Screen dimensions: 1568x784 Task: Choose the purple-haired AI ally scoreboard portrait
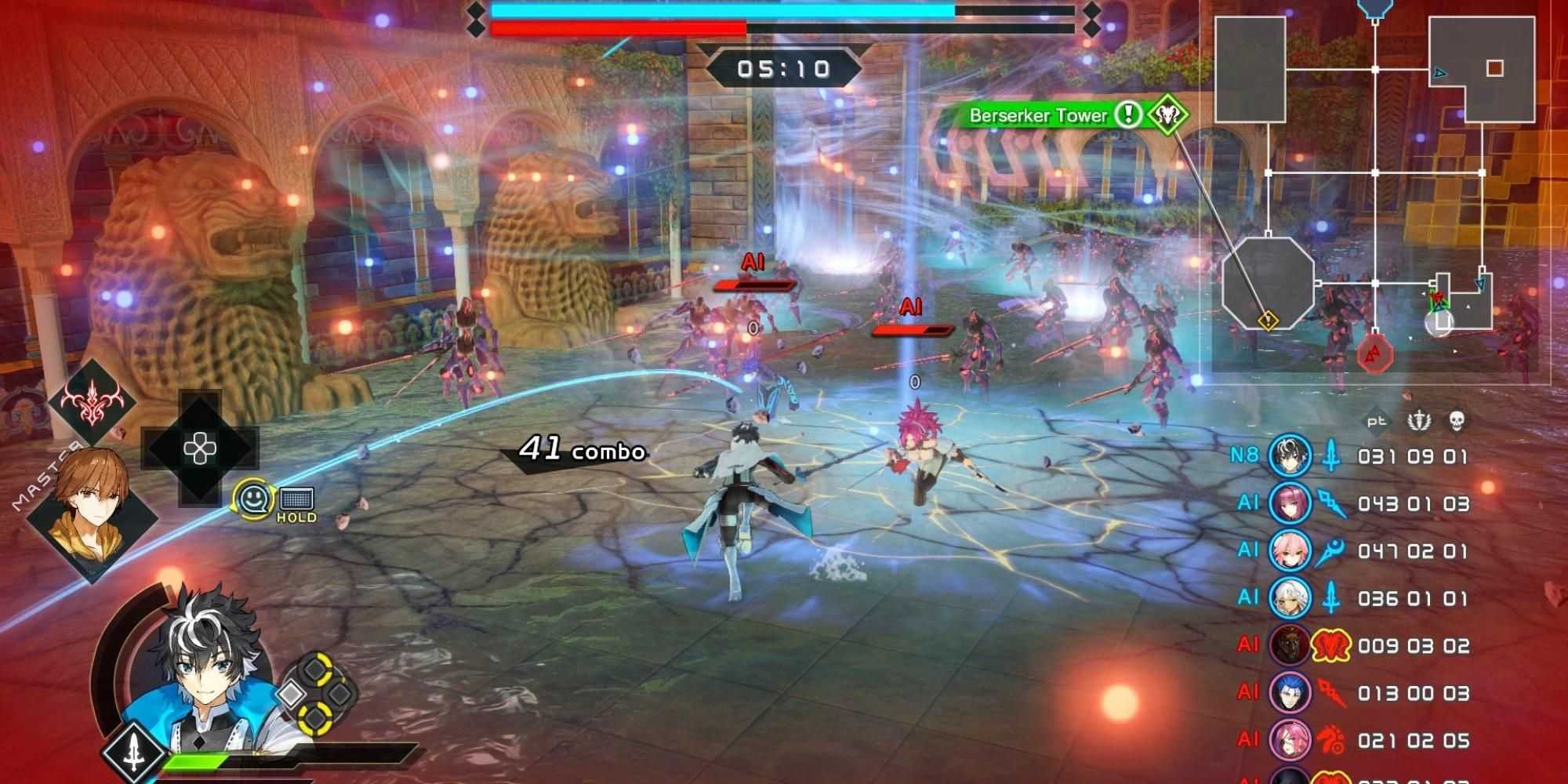pyautogui.click(x=1290, y=503)
